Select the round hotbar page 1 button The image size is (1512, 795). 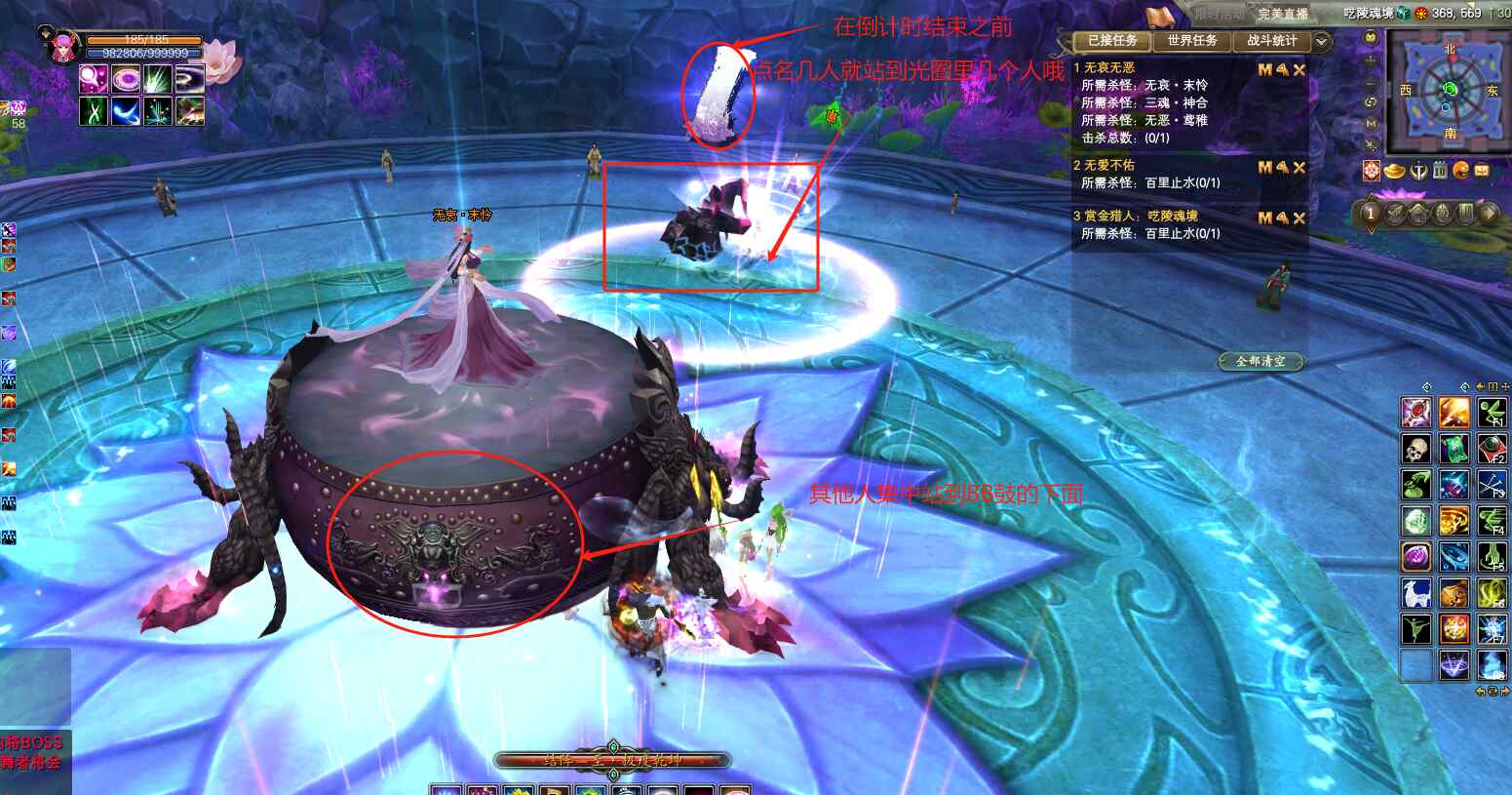pyautogui.click(x=1371, y=214)
